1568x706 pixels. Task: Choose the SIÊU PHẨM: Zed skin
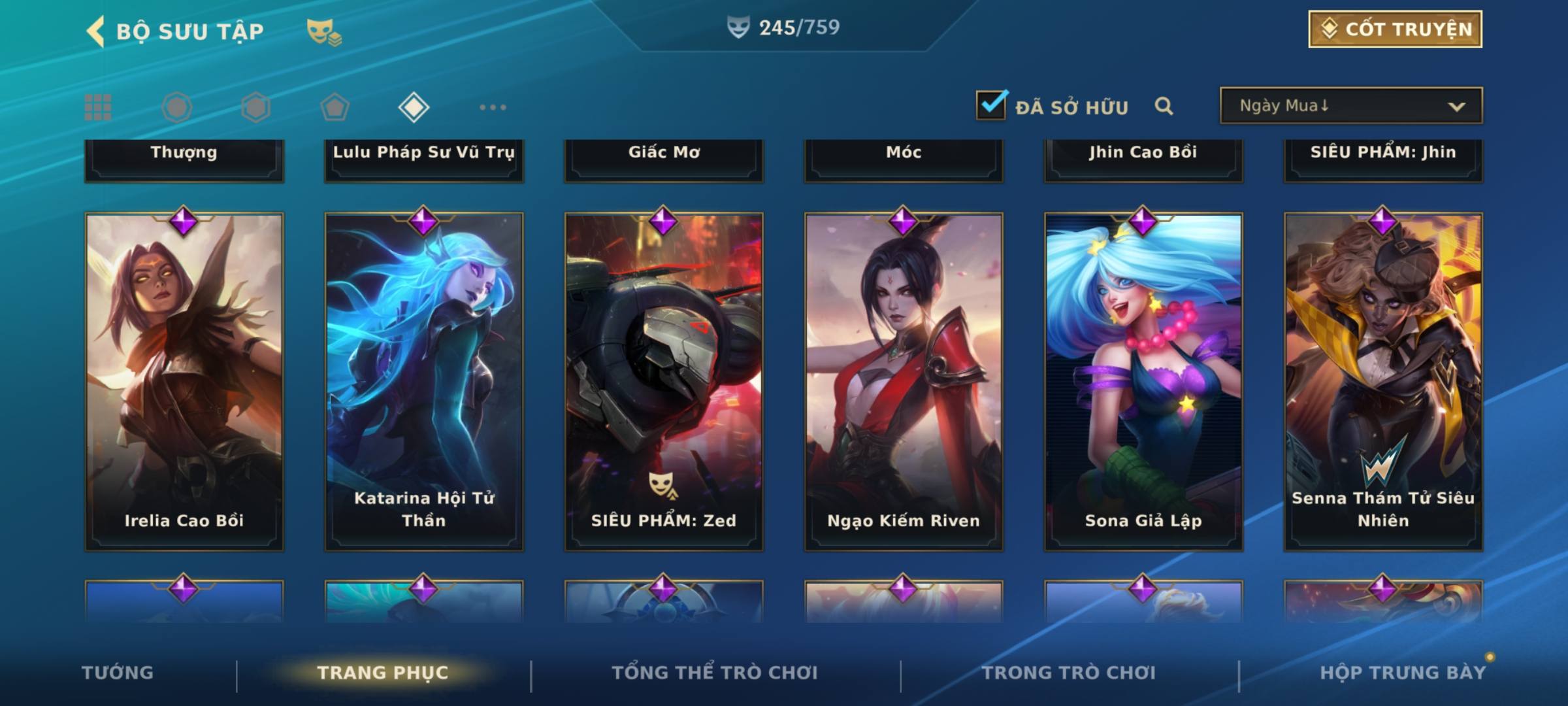(x=664, y=382)
